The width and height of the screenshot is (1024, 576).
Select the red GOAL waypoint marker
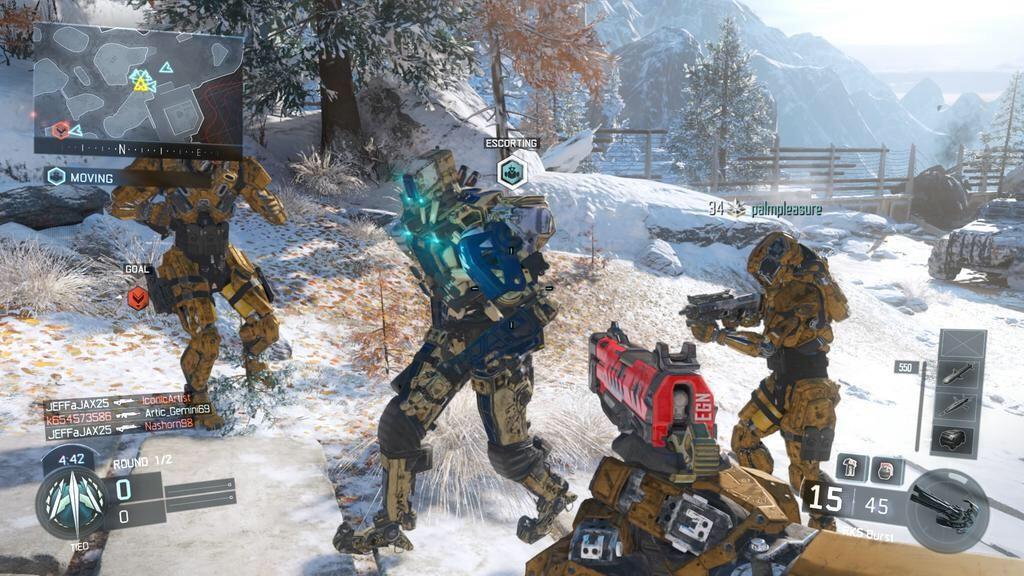[x=138, y=297]
